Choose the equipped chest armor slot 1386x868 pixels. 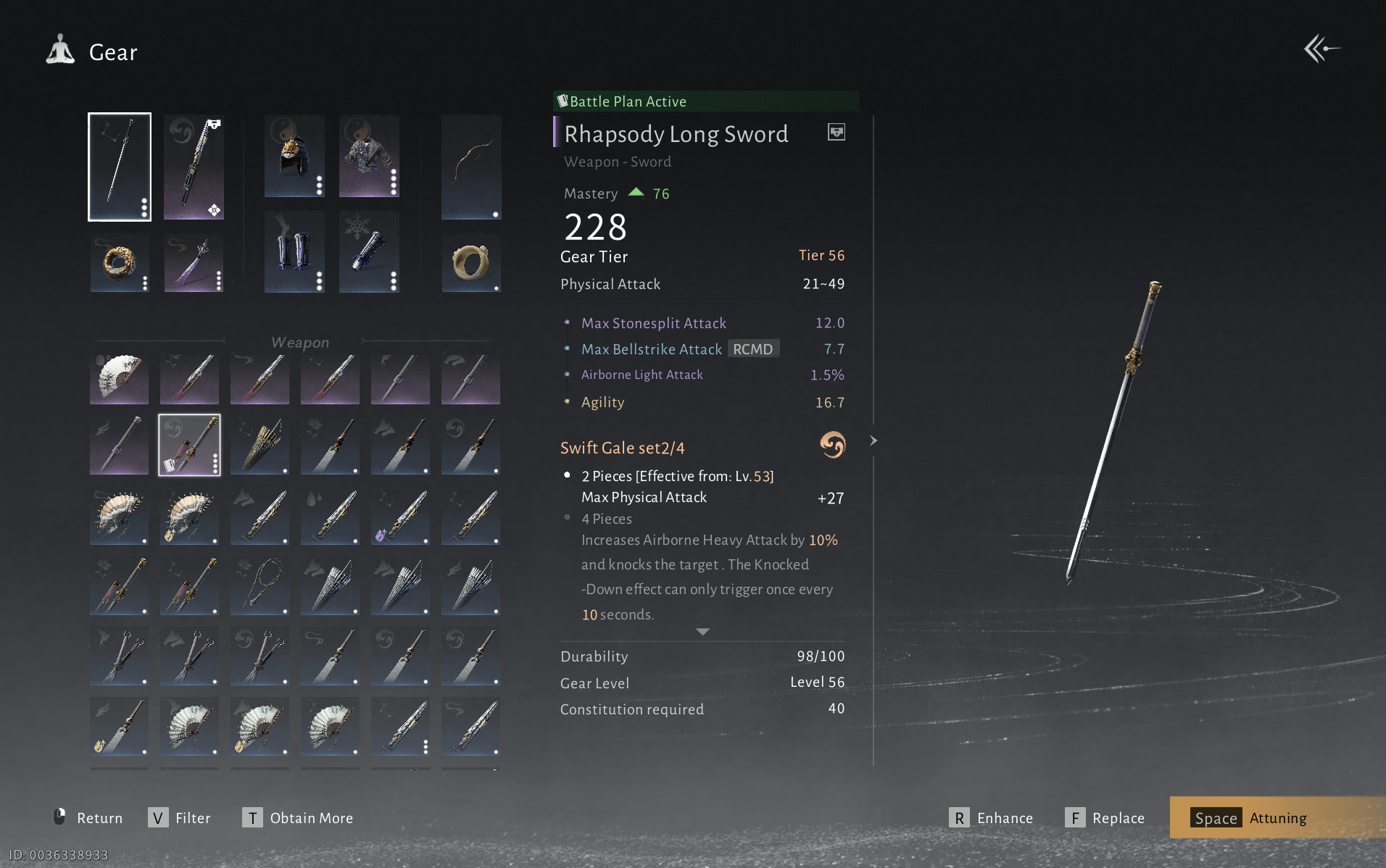tap(368, 156)
